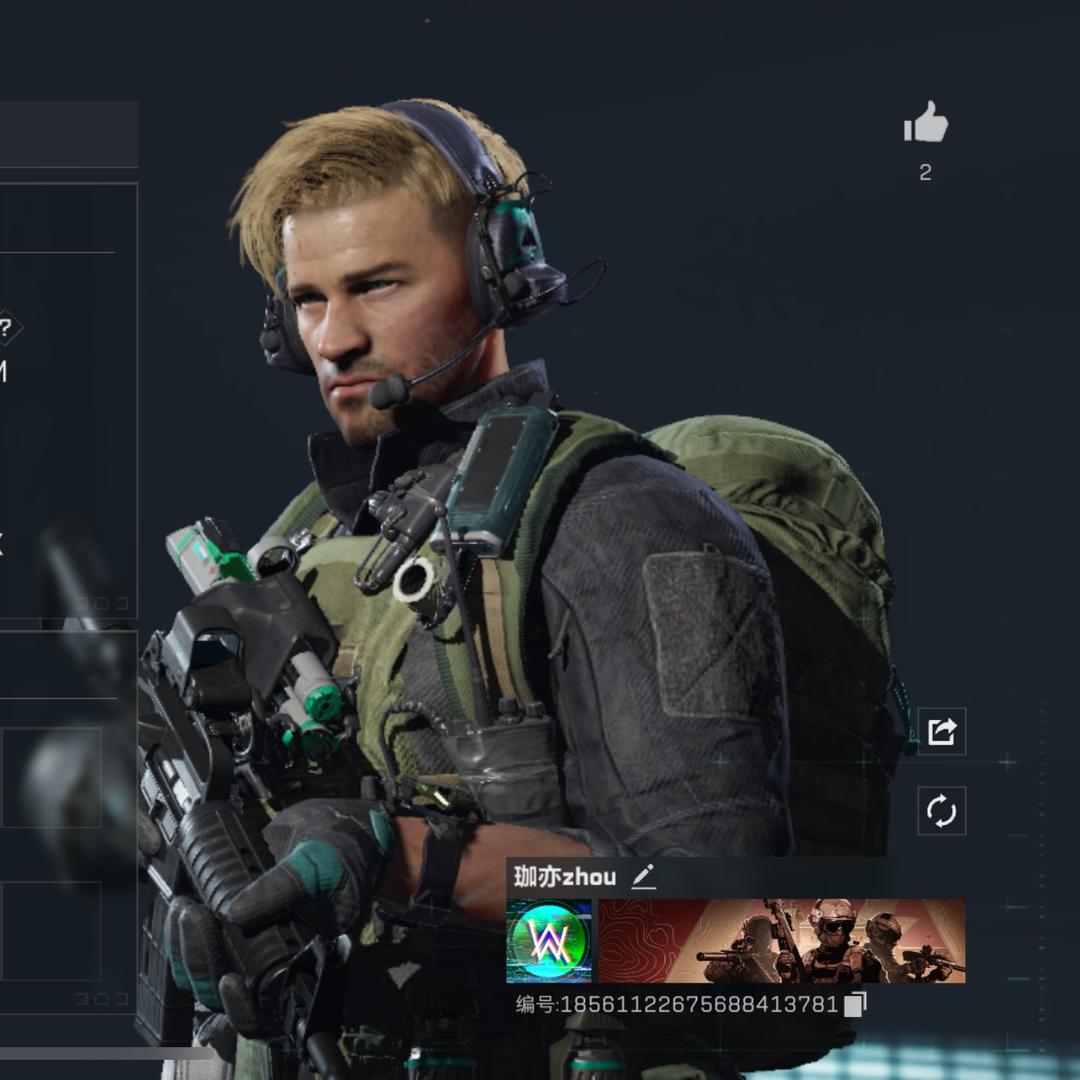Click the circular refresh arrows button
This screenshot has width=1080, height=1080.
coord(942,811)
